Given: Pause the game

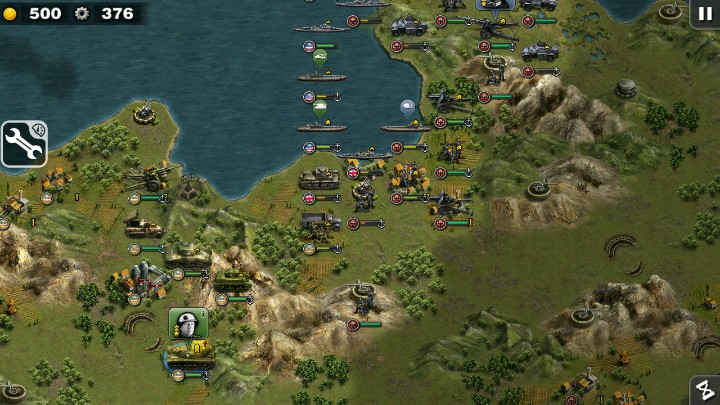Looking at the screenshot, I should pos(705,13).
